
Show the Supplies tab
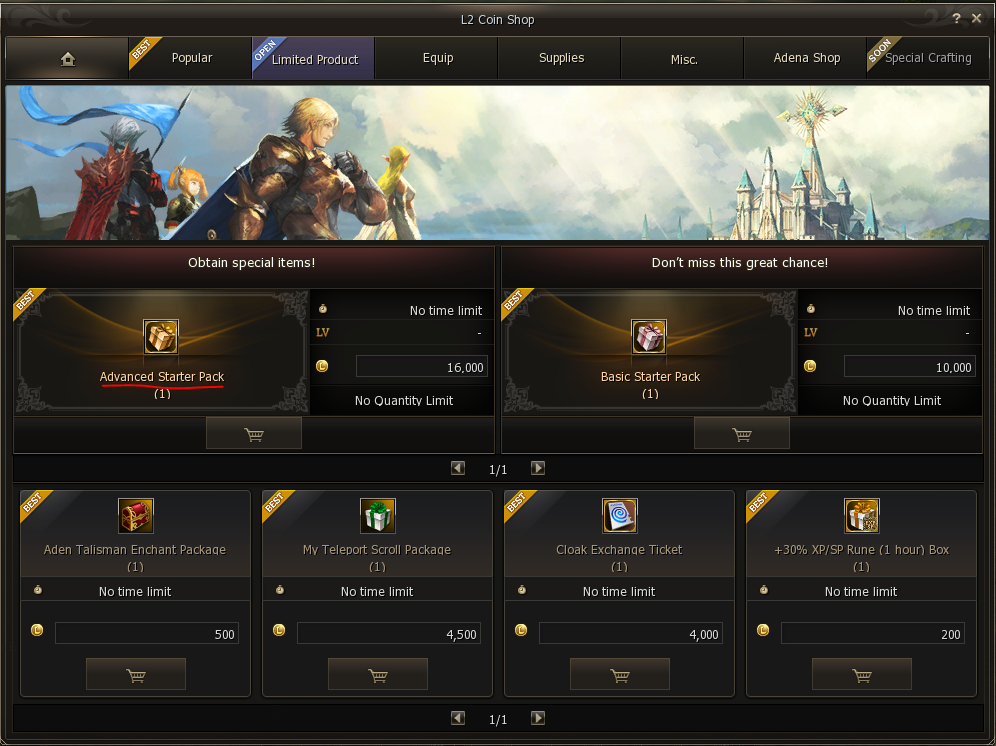coord(561,58)
